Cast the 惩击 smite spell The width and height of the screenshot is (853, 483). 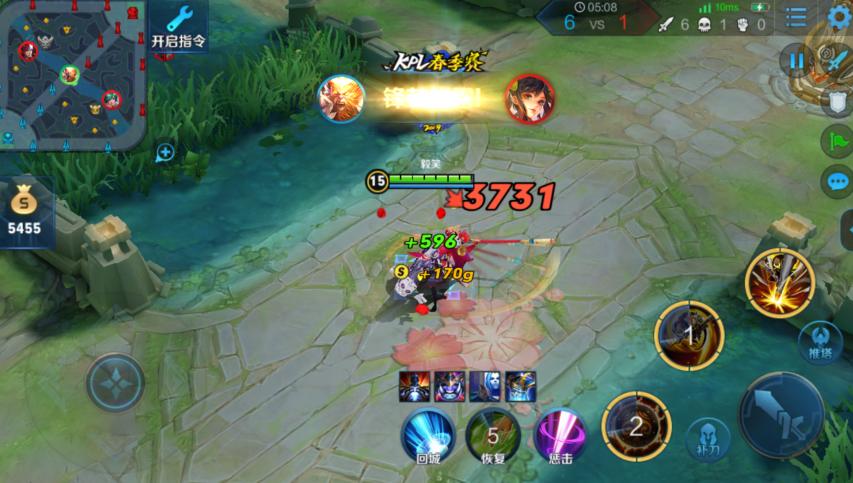(559, 434)
